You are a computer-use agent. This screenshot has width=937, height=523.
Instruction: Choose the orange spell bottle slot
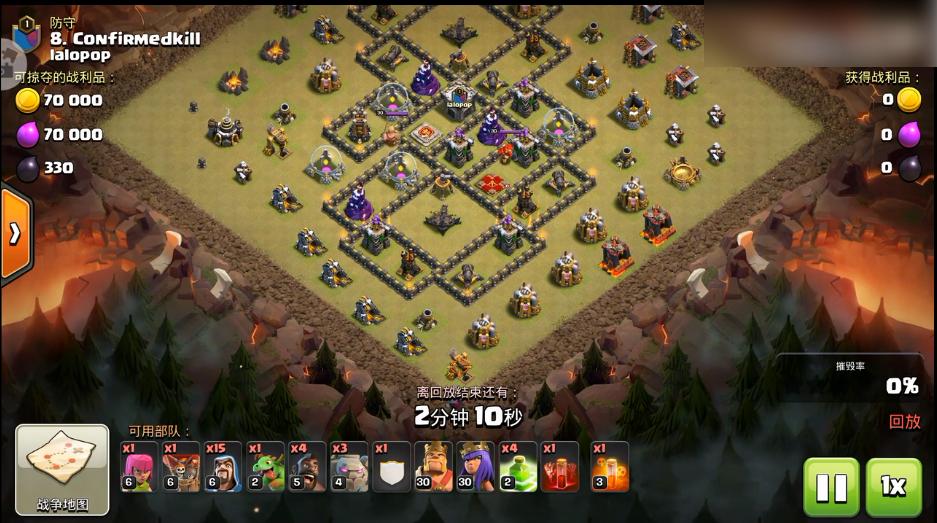[609, 467]
